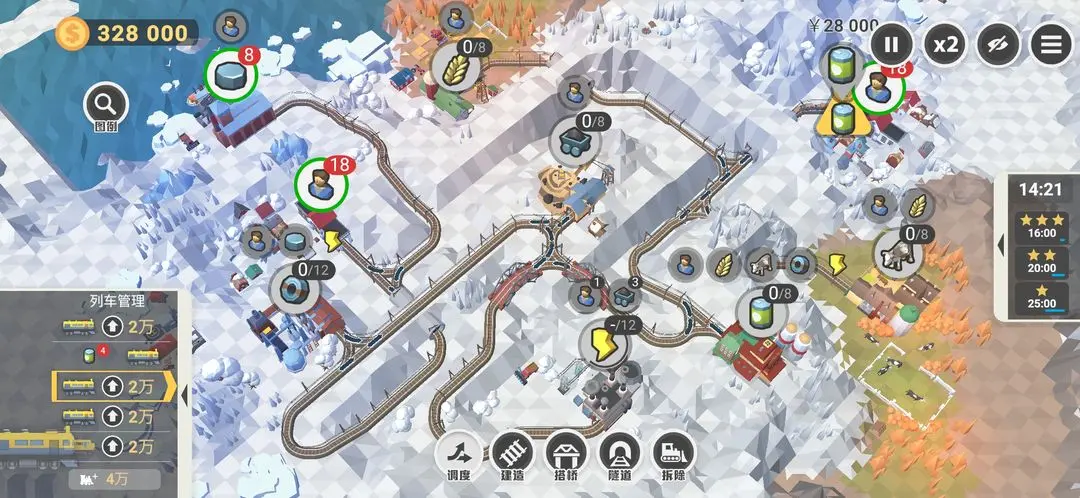The height and width of the screenshot is (498, 1080).
Task: Pause the game
Action: coord(891,44)
